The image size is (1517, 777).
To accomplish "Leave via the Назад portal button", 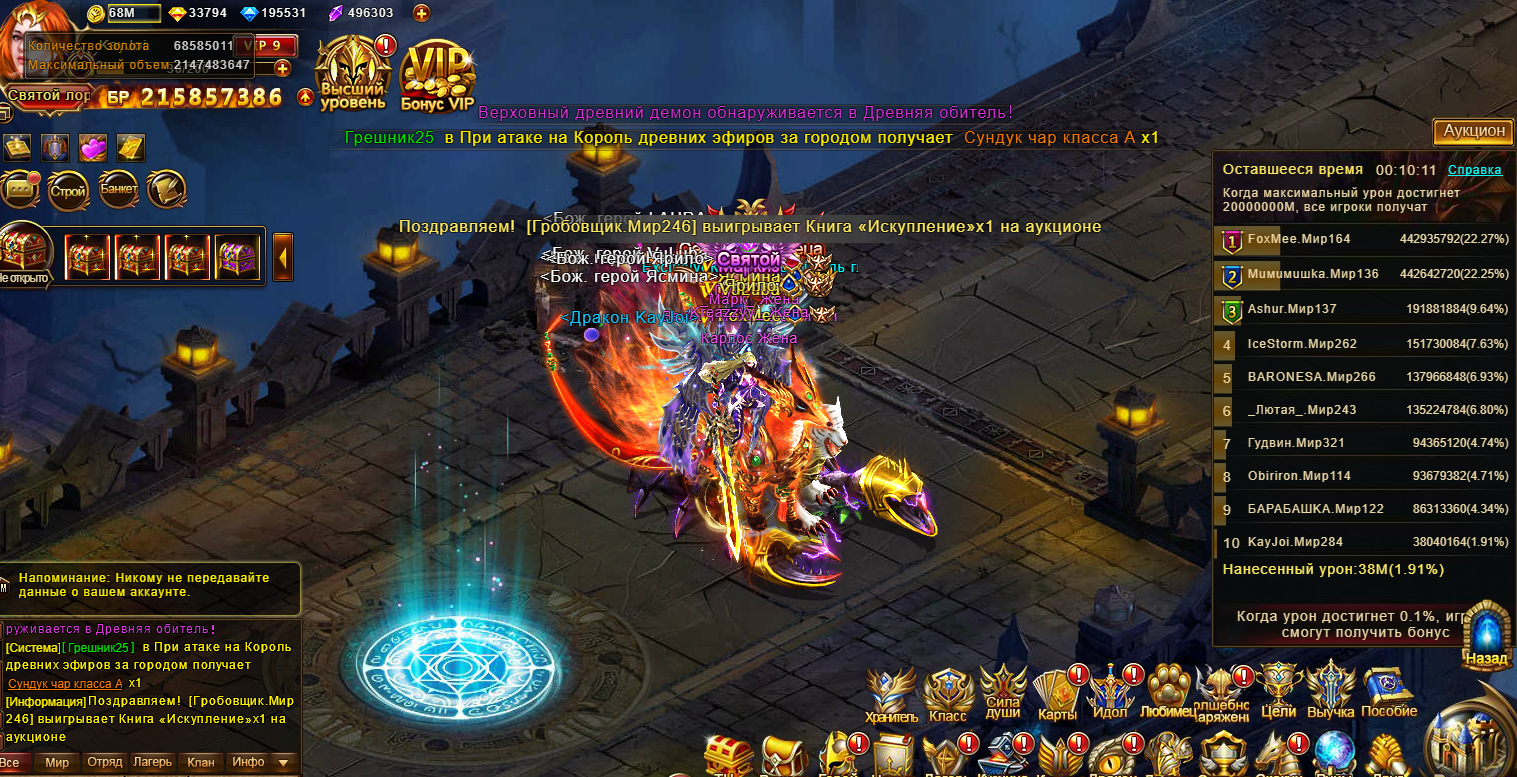I will pos(1485,634).
